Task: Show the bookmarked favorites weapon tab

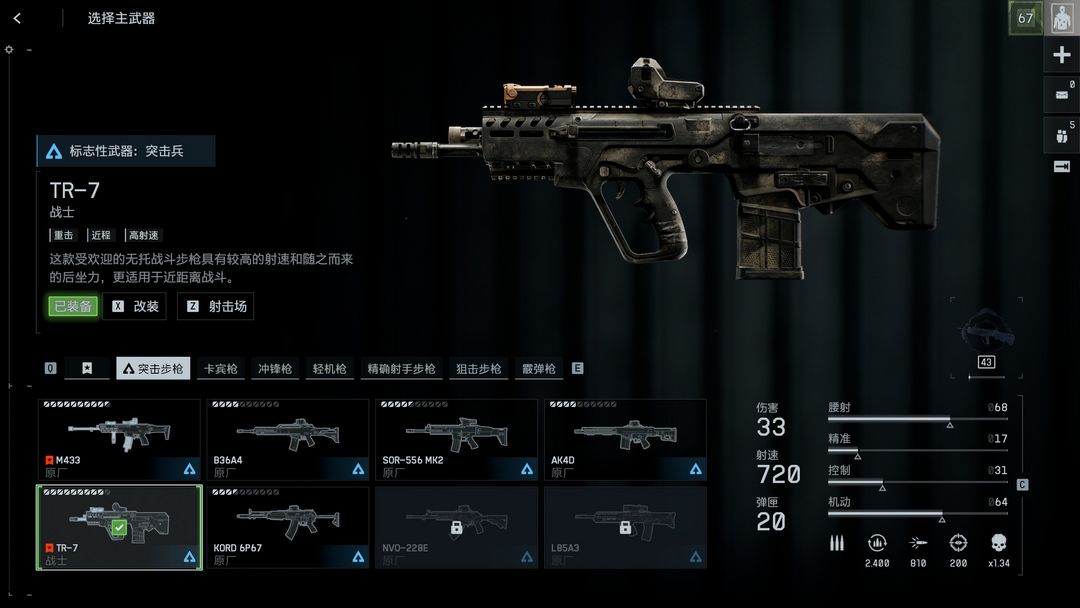Action: coord(87,369)
